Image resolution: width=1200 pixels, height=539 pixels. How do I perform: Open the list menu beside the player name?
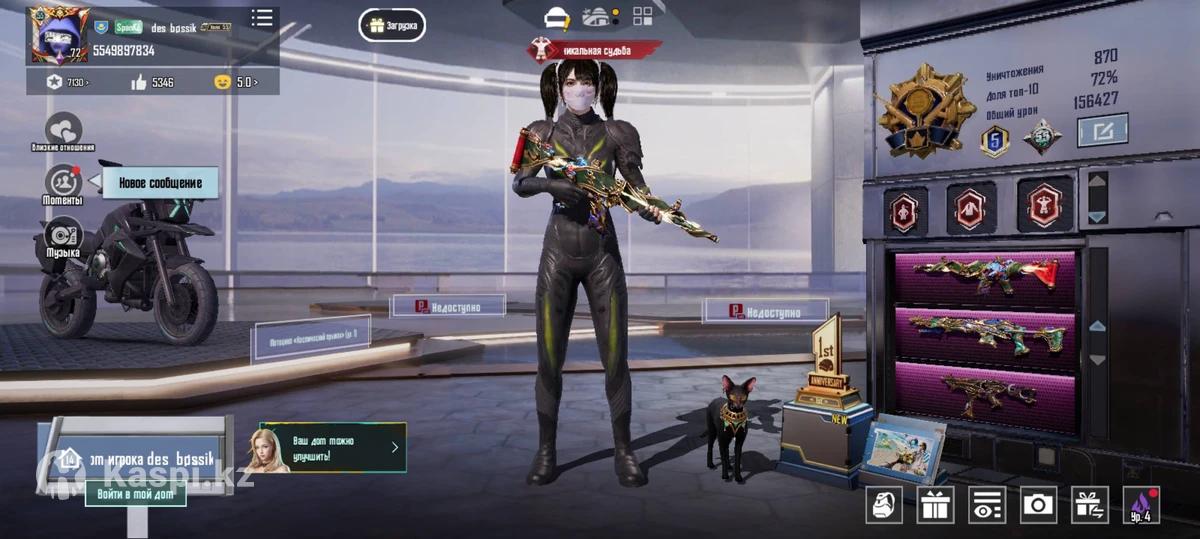coord(261,18)
